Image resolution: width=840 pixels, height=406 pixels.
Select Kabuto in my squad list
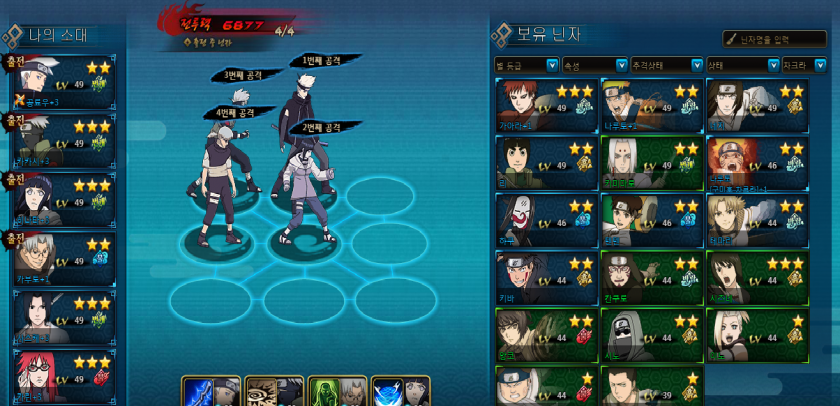pyautogui.click(x=63, y=258)
